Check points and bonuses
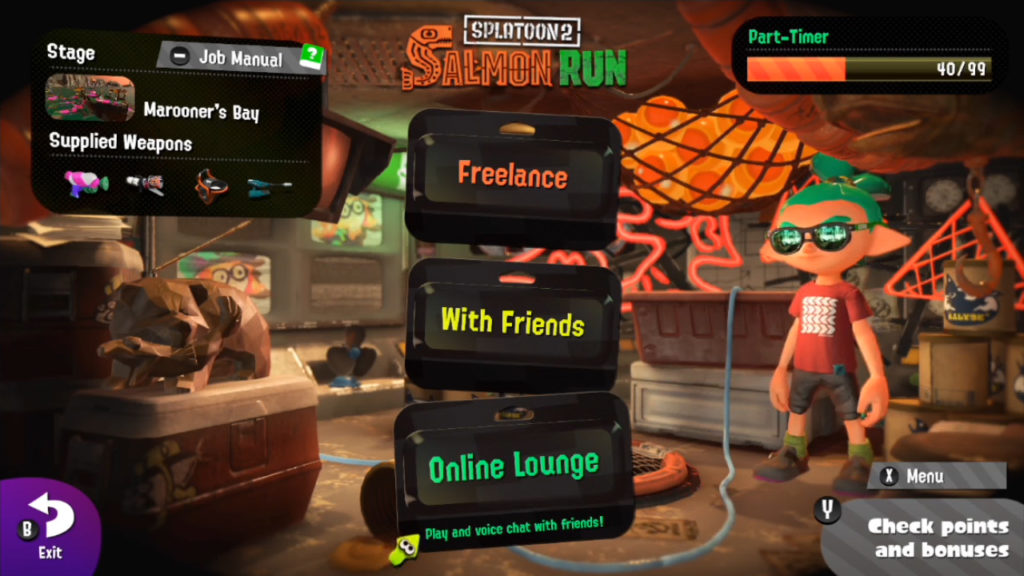The height and width of the screenshot is (576, 1024). click(936, 537)
